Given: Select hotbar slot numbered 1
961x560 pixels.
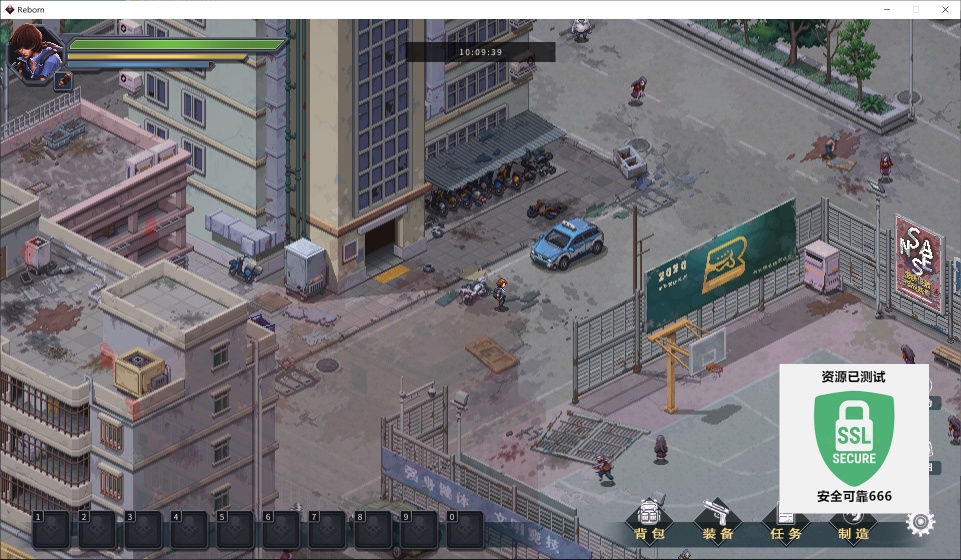Looking at the screenshot, I should tap(51, 529).
